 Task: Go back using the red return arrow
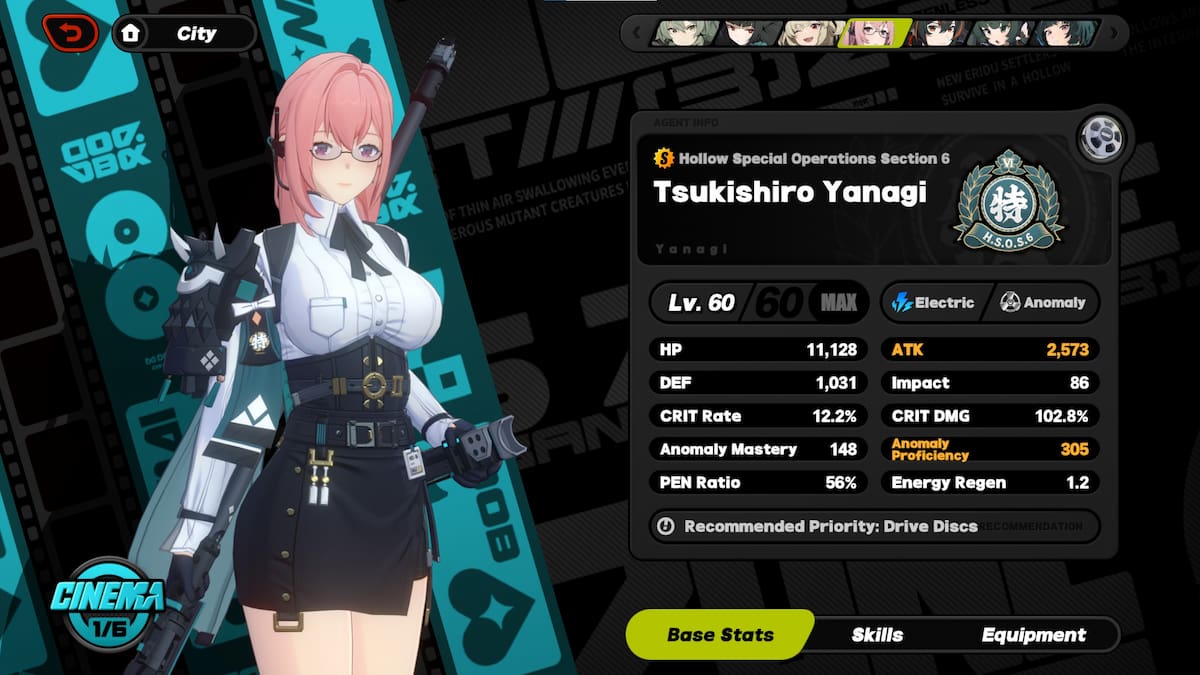point(70,33)
